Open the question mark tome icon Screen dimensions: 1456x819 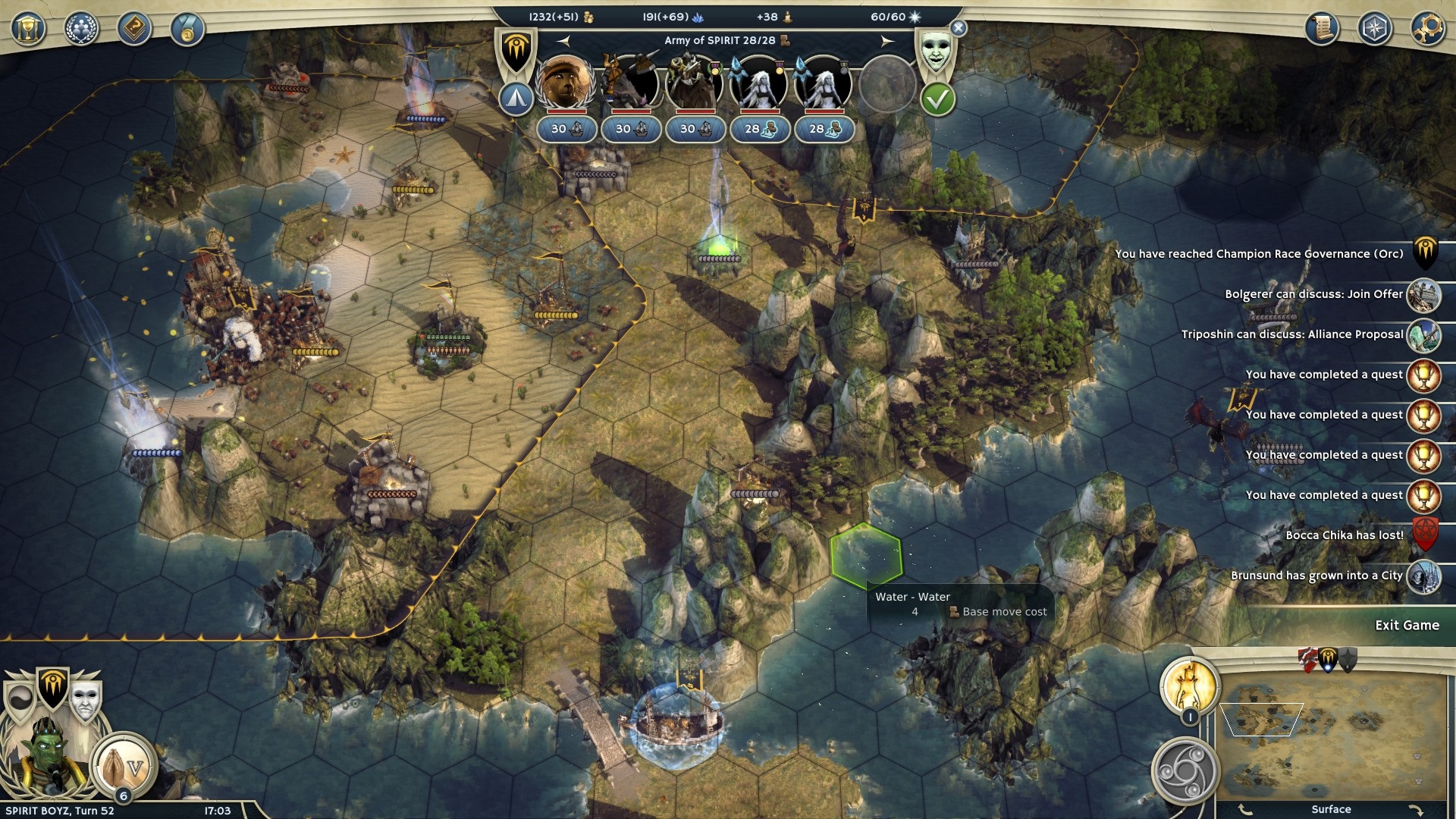pyautogui.click(x=134, y=30)
